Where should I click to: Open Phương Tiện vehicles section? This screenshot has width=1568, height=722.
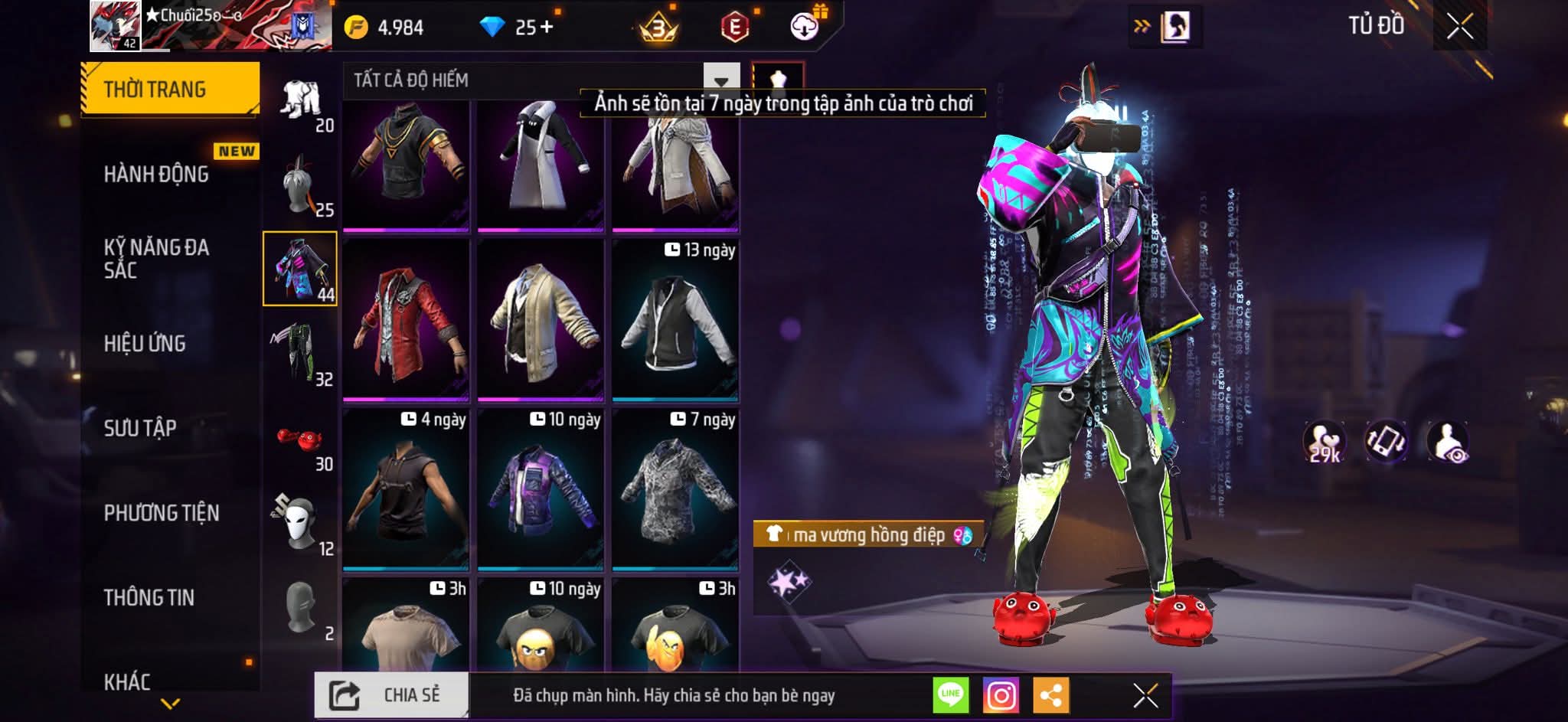[162, 513]
